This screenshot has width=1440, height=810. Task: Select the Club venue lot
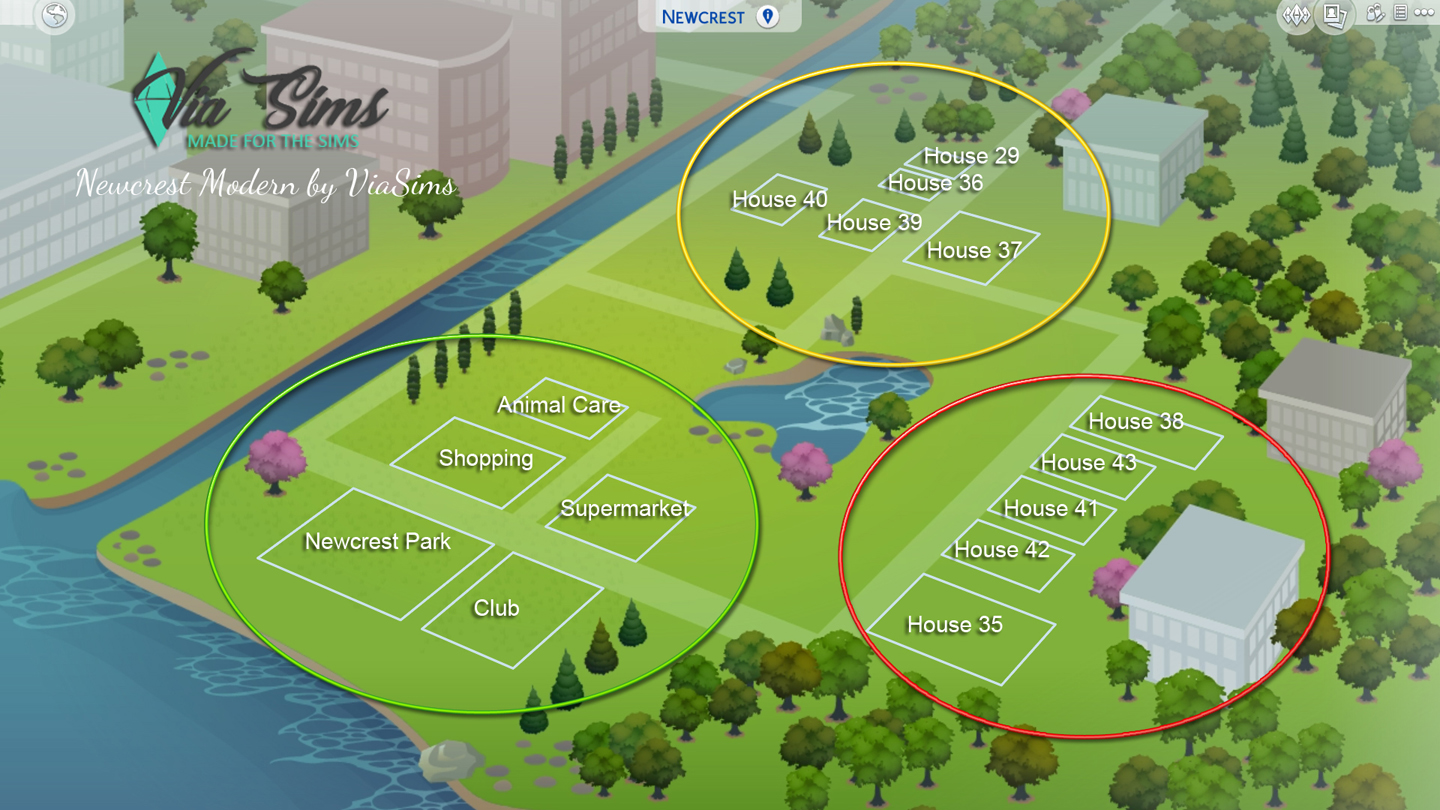click(495, 610)
